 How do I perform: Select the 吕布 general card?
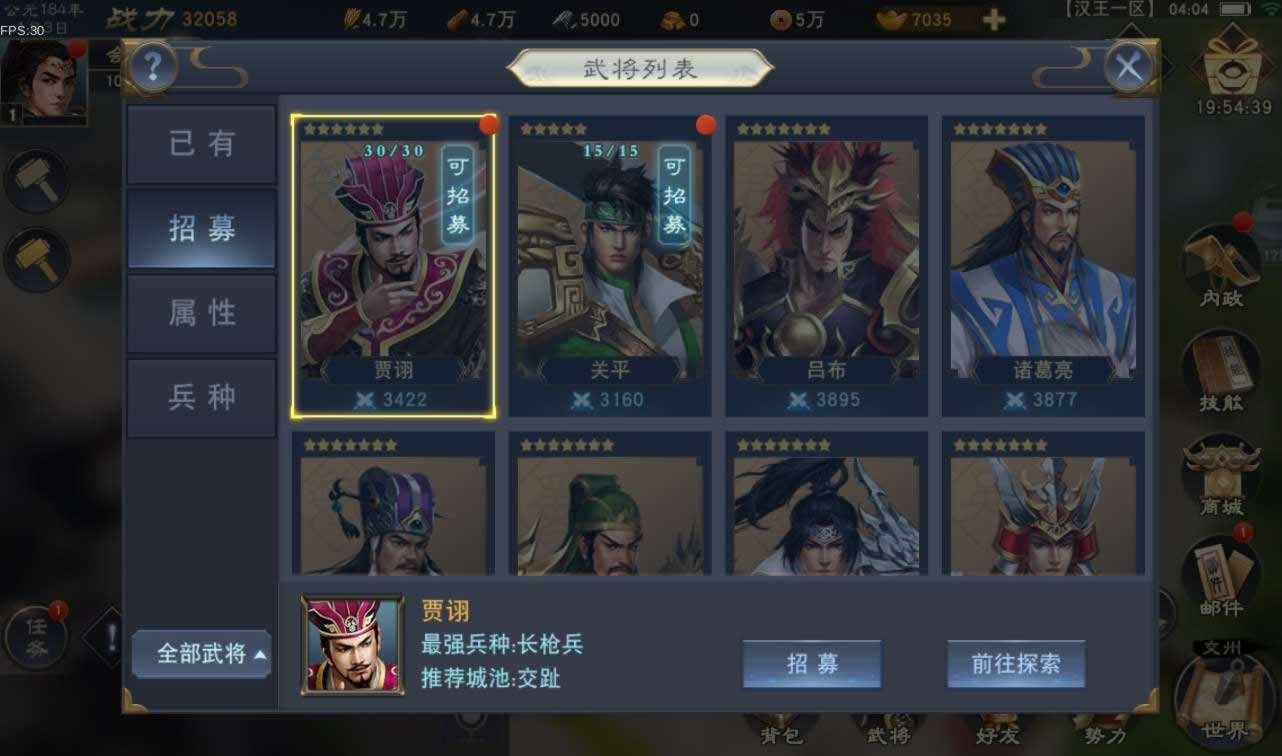(827, 265)
